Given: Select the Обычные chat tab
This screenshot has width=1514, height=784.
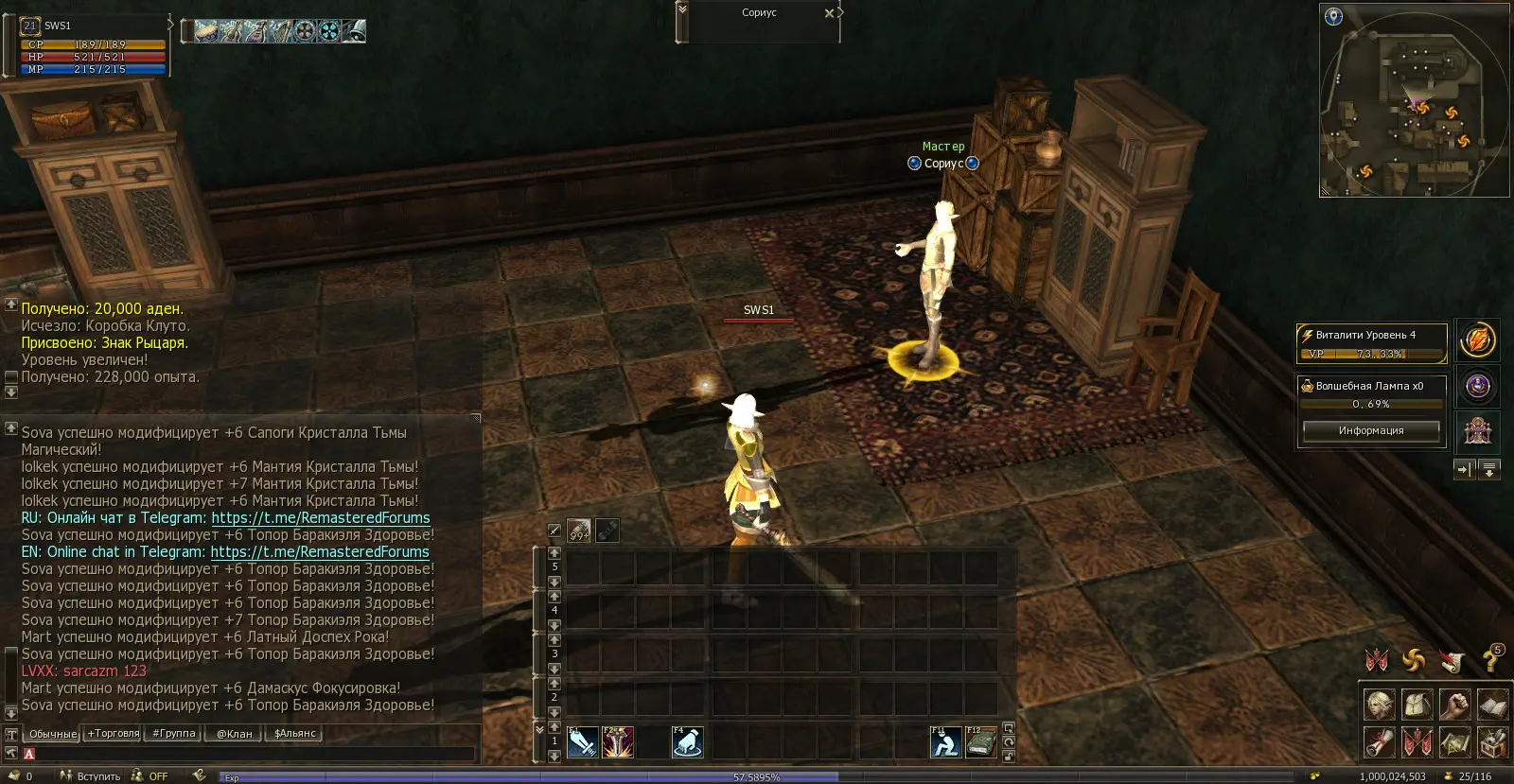Looking at the screenshot, I should click(52, 734).
